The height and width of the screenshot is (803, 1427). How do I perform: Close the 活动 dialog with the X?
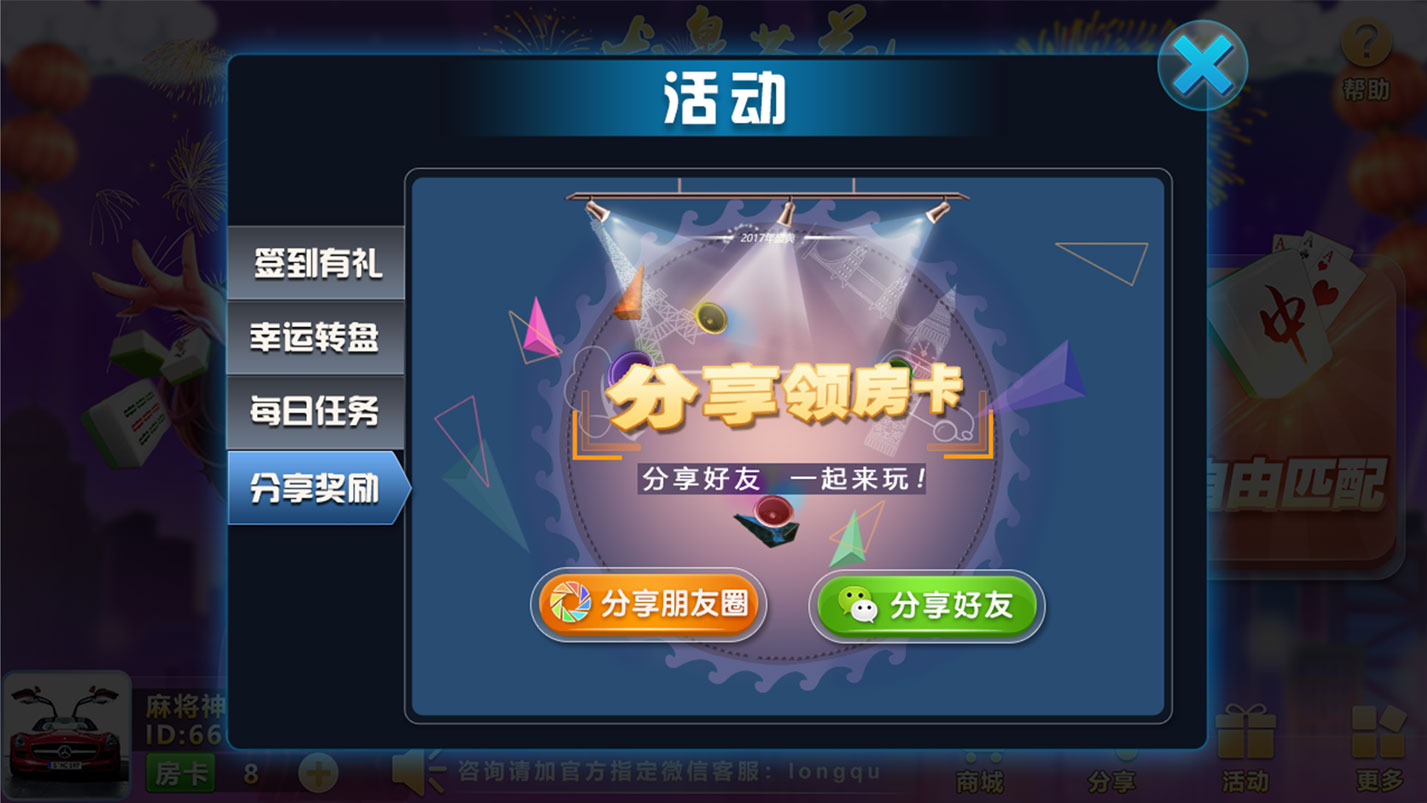[1202, 64]
